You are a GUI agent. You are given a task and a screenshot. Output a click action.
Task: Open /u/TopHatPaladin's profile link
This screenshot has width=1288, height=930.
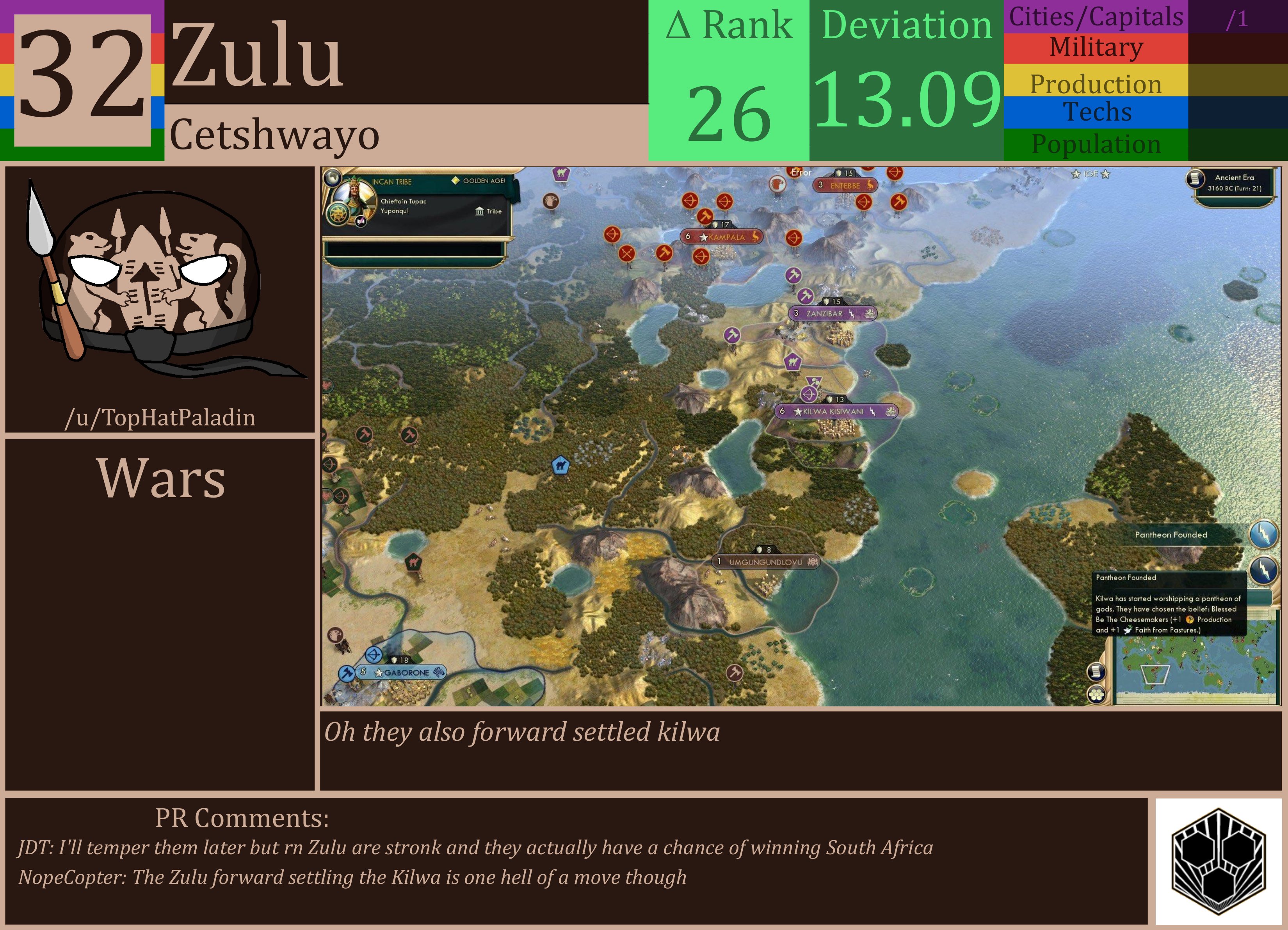coord(162,418)
